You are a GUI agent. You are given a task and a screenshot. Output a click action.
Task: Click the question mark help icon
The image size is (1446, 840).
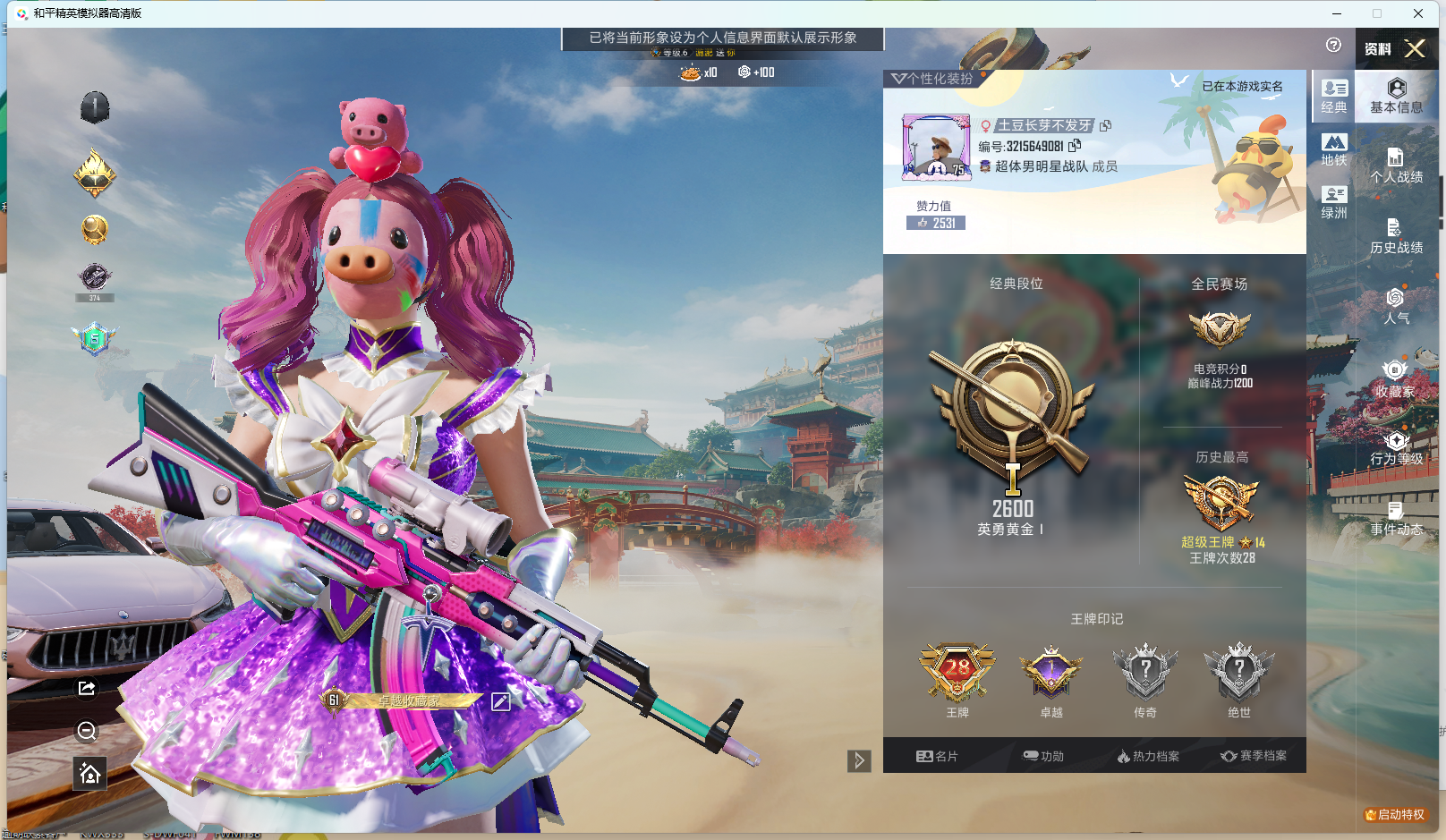(x=1332, y=46)
